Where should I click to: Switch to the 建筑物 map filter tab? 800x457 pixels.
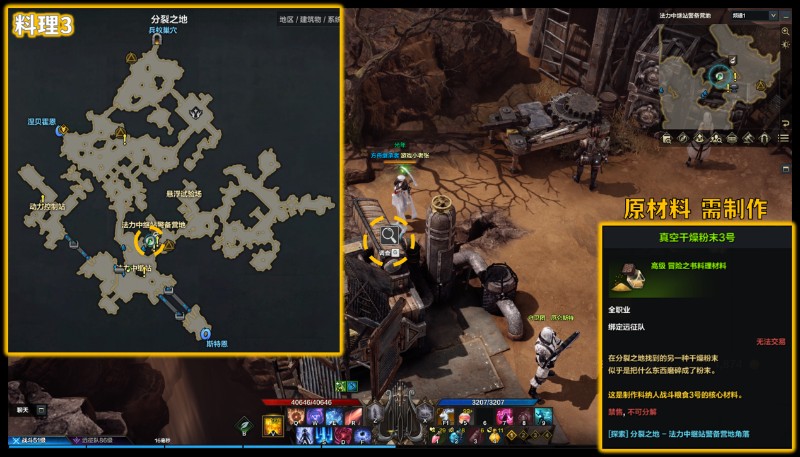click(x=310, y=19)
